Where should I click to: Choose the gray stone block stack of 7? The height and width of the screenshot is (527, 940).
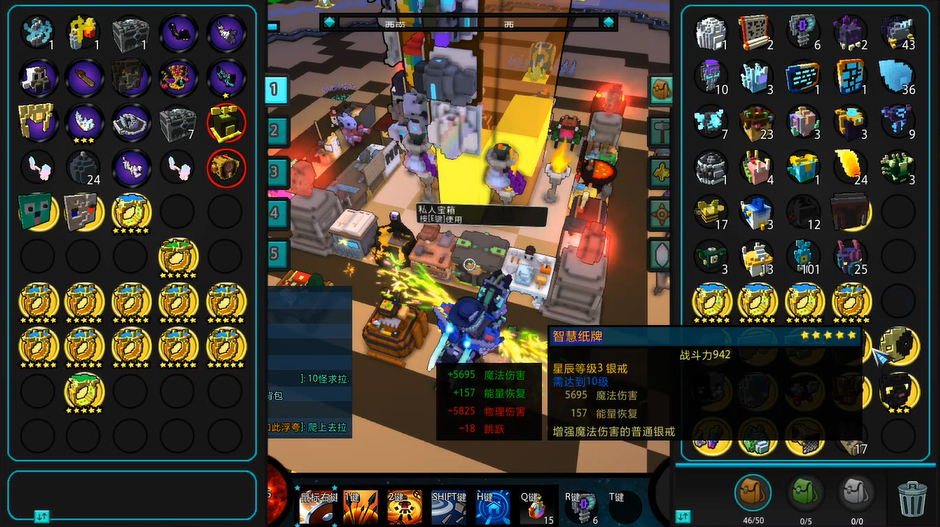pyautogui.click(x=178, y=123)
